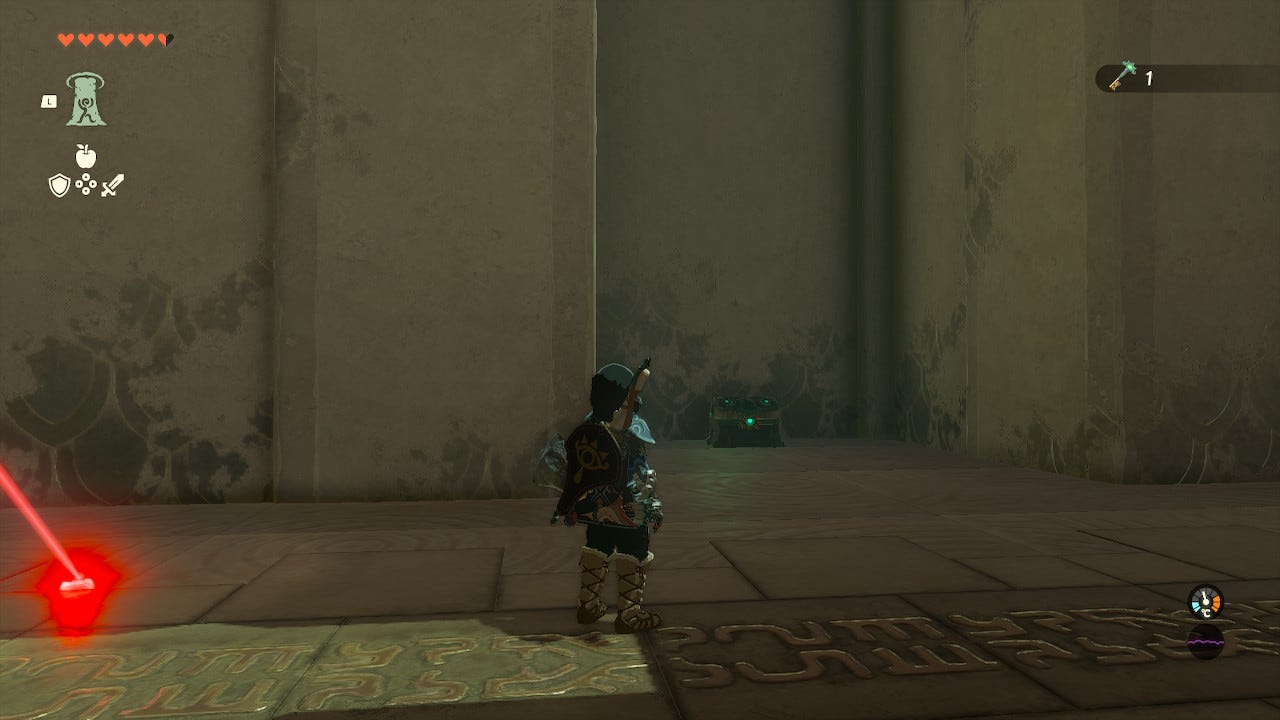Click the thermometer temperature gauge icon
The image size is (1280, 720).
coord(1204,602)
